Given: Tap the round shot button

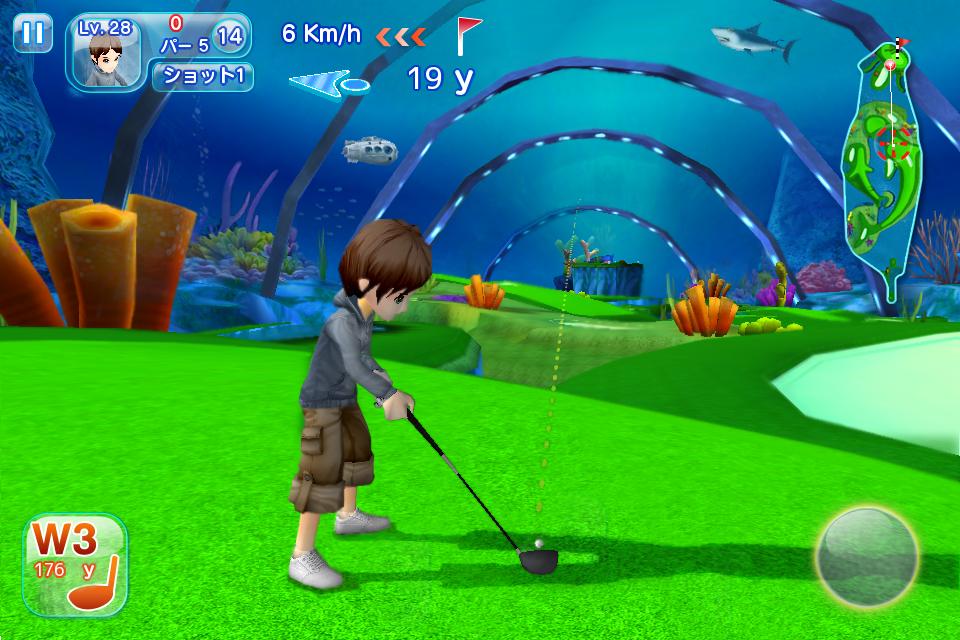Looking at the screenshot, I should click(866, 557).
